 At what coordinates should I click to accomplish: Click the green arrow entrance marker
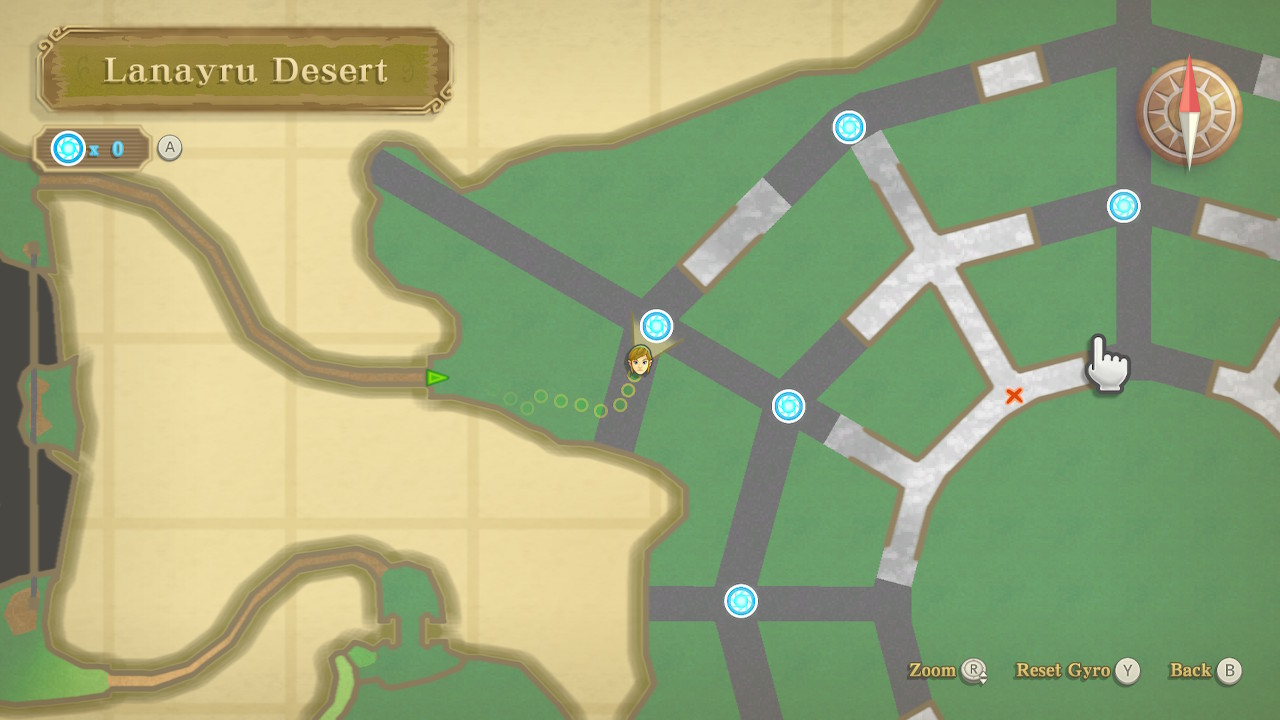(x=437, y=378)
